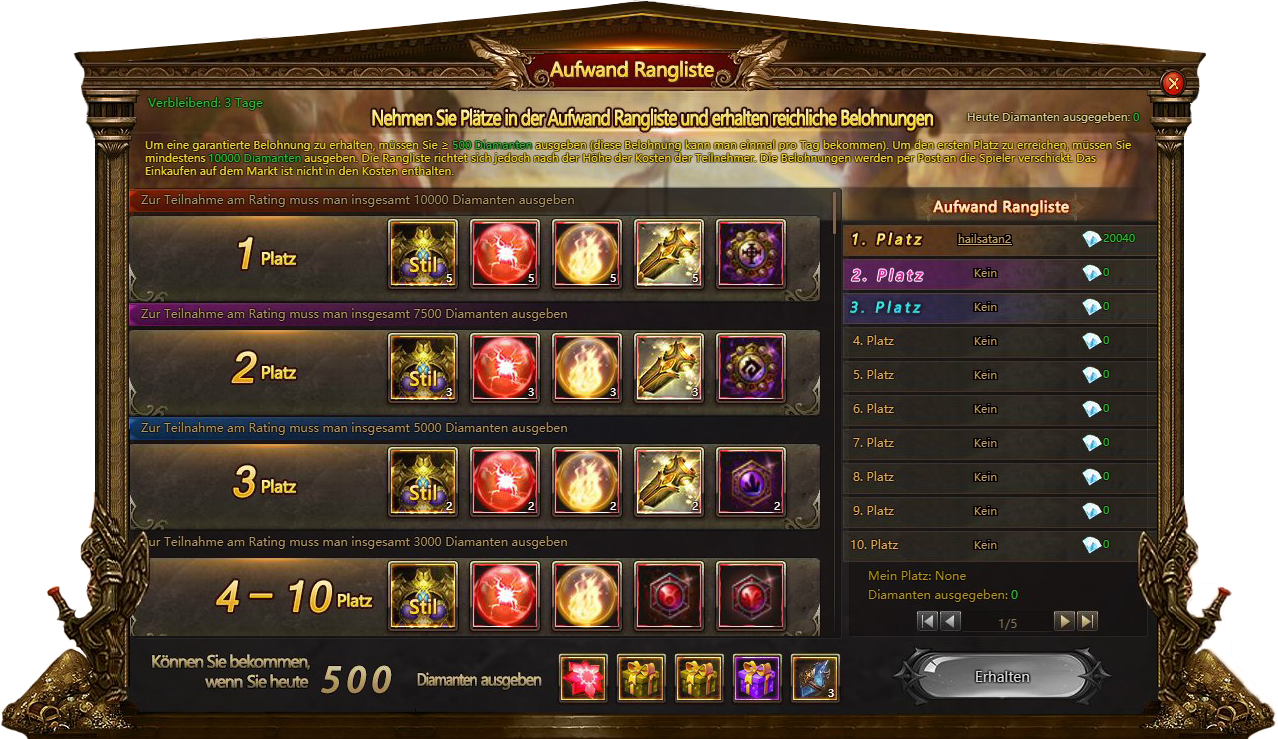Screen dimensions: 1278x739
Task: Close the Aufwand Rangliste window
Action: coord(1174,84)
